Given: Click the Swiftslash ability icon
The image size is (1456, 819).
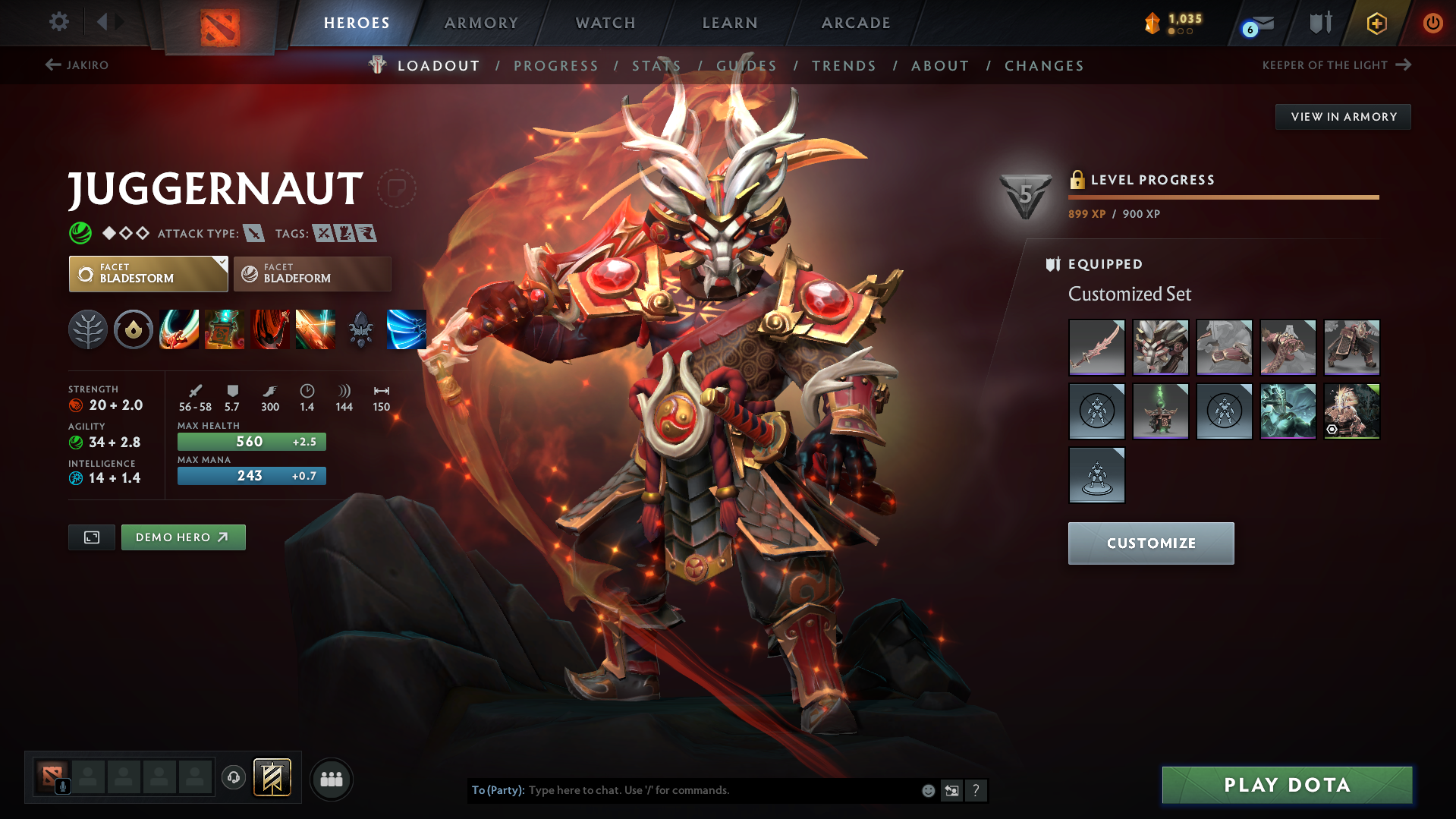Looking at the screenshot, I should (x=406, y=329).
